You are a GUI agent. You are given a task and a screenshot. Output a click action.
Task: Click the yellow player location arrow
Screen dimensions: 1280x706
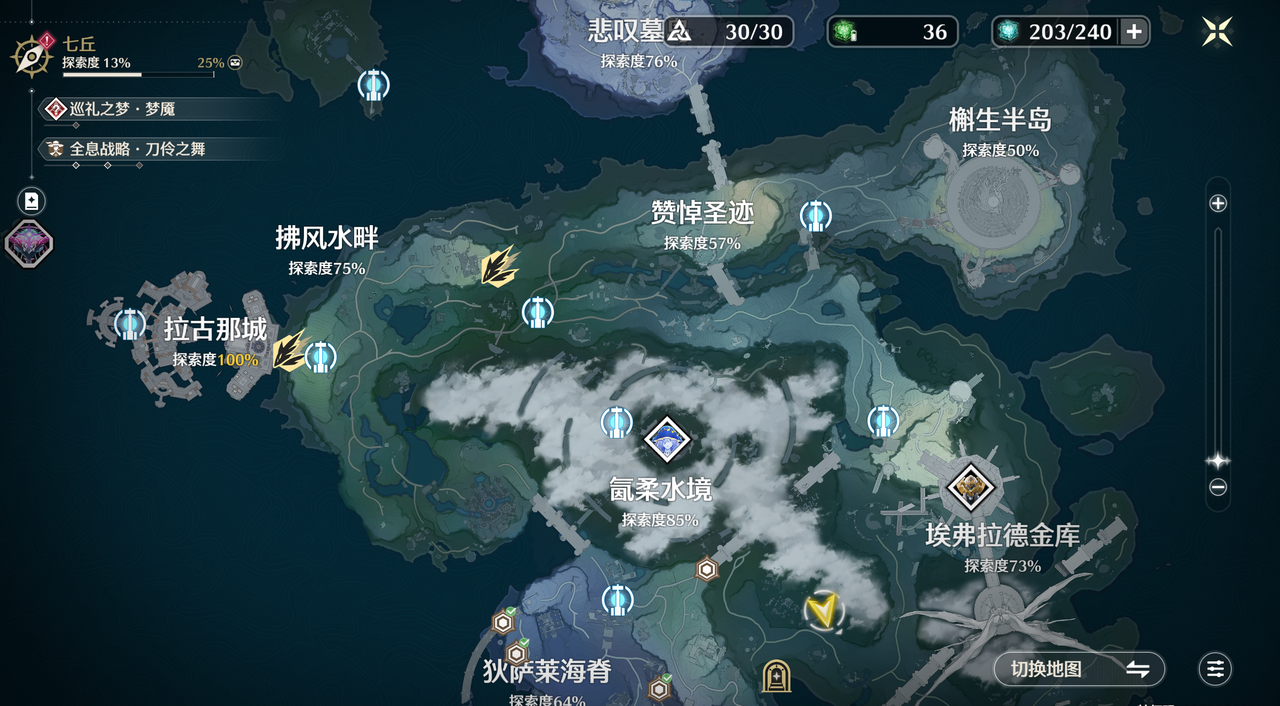[823, 611]
